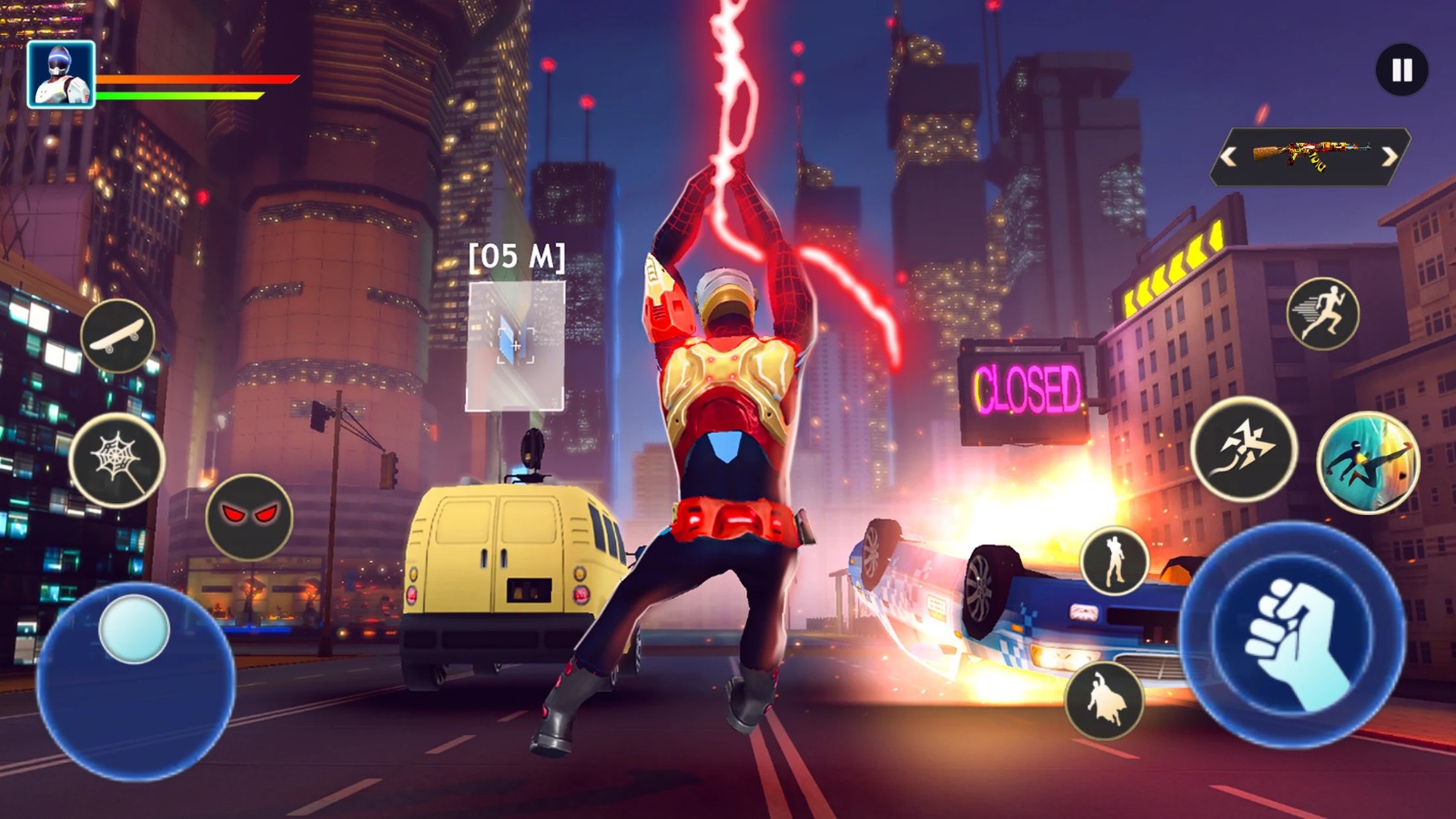The width and height of the screenshot is (1456, 819).
Task: Trigger the leaping dash attack skill
Action: [1244, 449]
